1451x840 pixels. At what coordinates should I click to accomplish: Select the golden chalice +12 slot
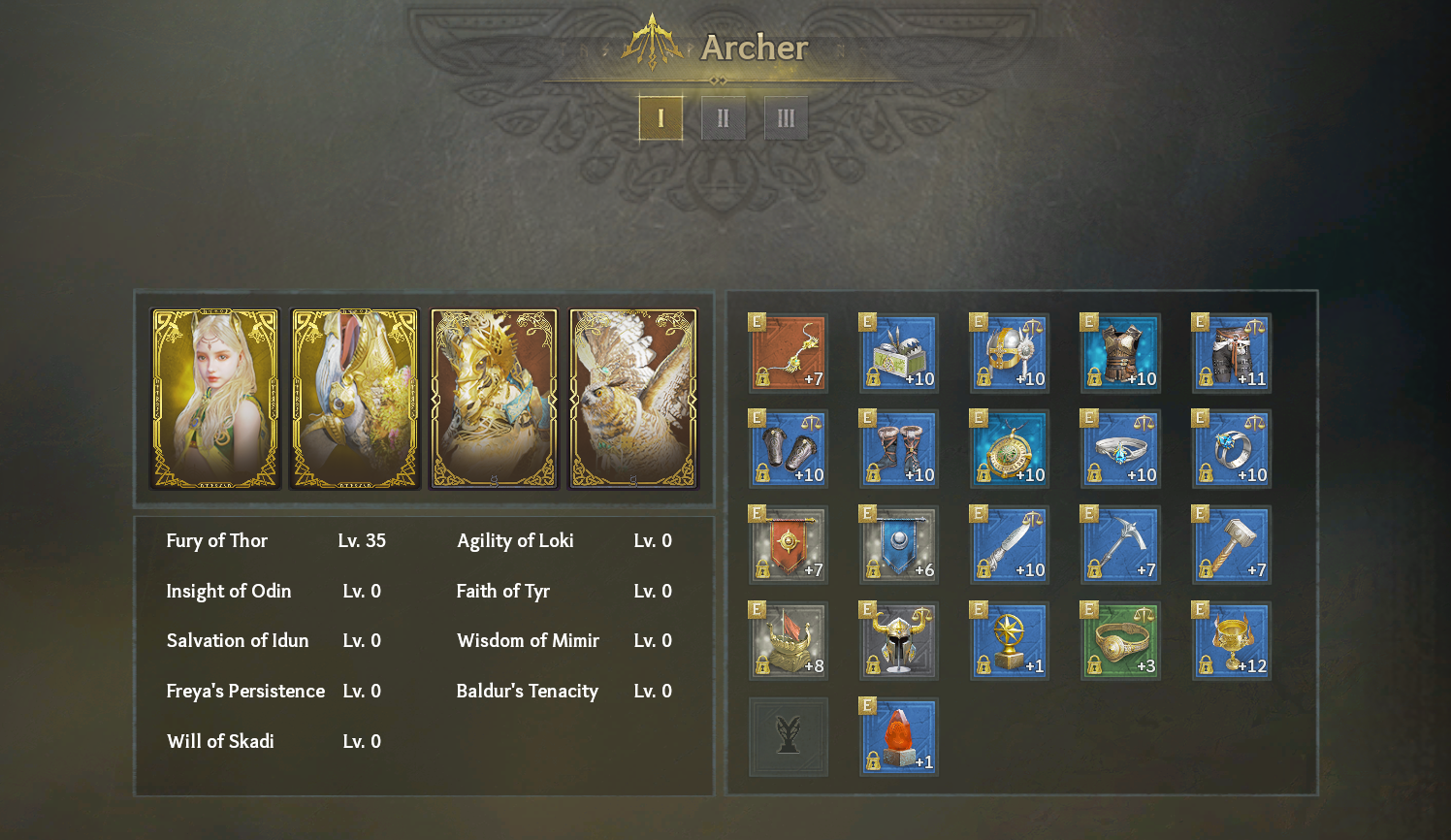(x=1231, y=641)
